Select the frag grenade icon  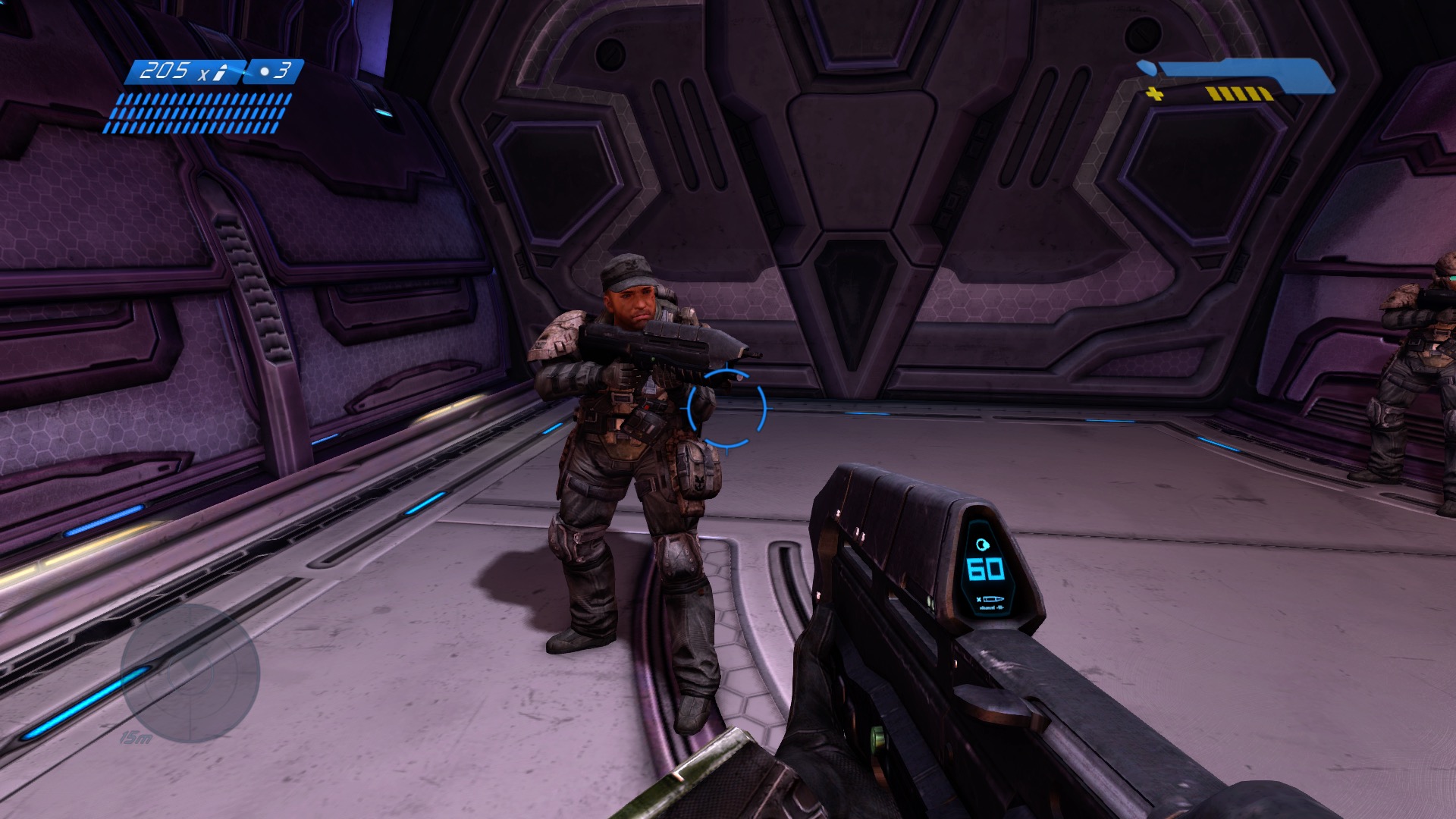[264, 72]
